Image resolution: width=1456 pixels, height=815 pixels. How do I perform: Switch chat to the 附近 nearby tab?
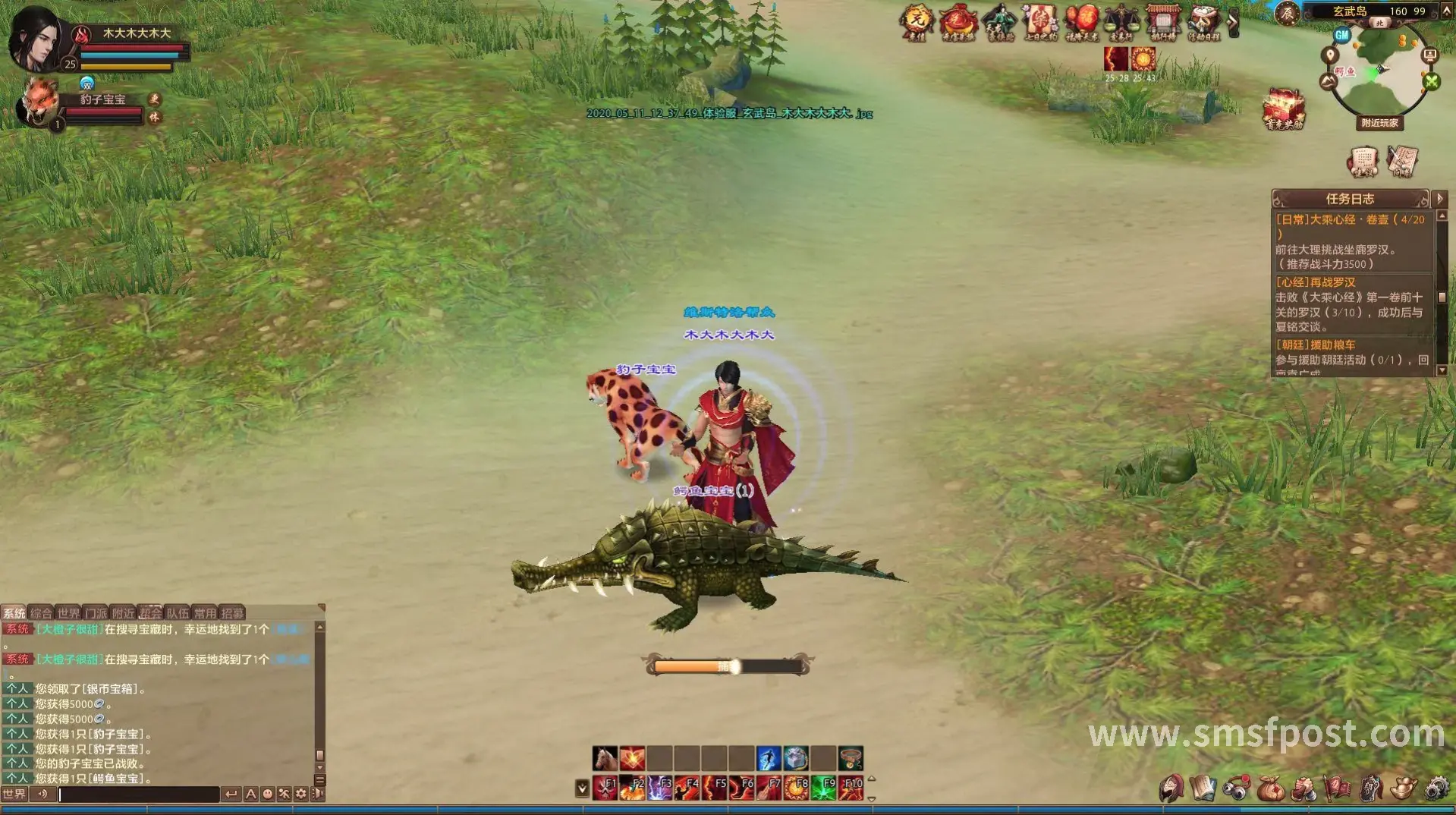pos(123,613)
